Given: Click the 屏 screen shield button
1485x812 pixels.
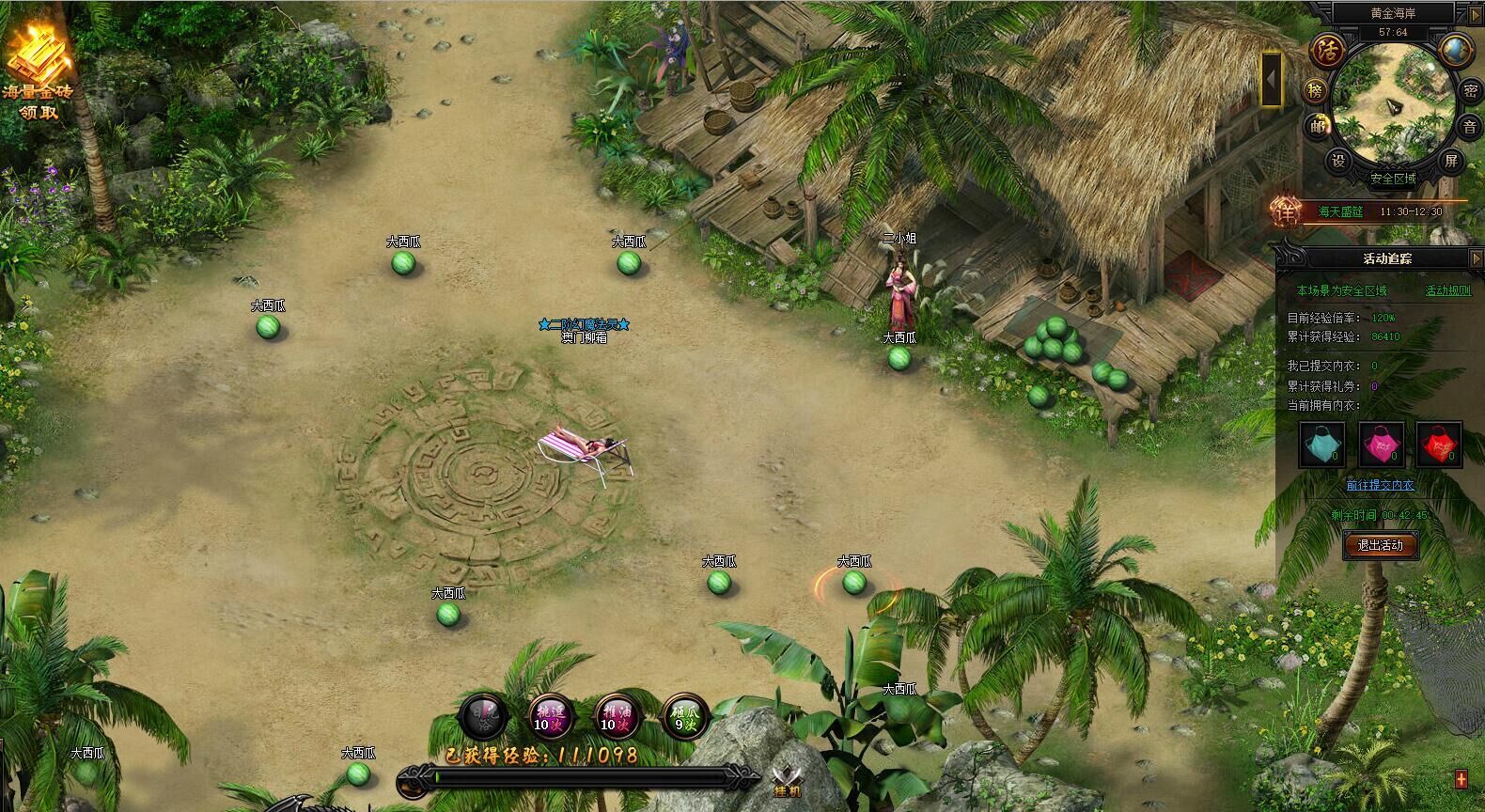Looking at the screenshot, I should [1450, 161].
